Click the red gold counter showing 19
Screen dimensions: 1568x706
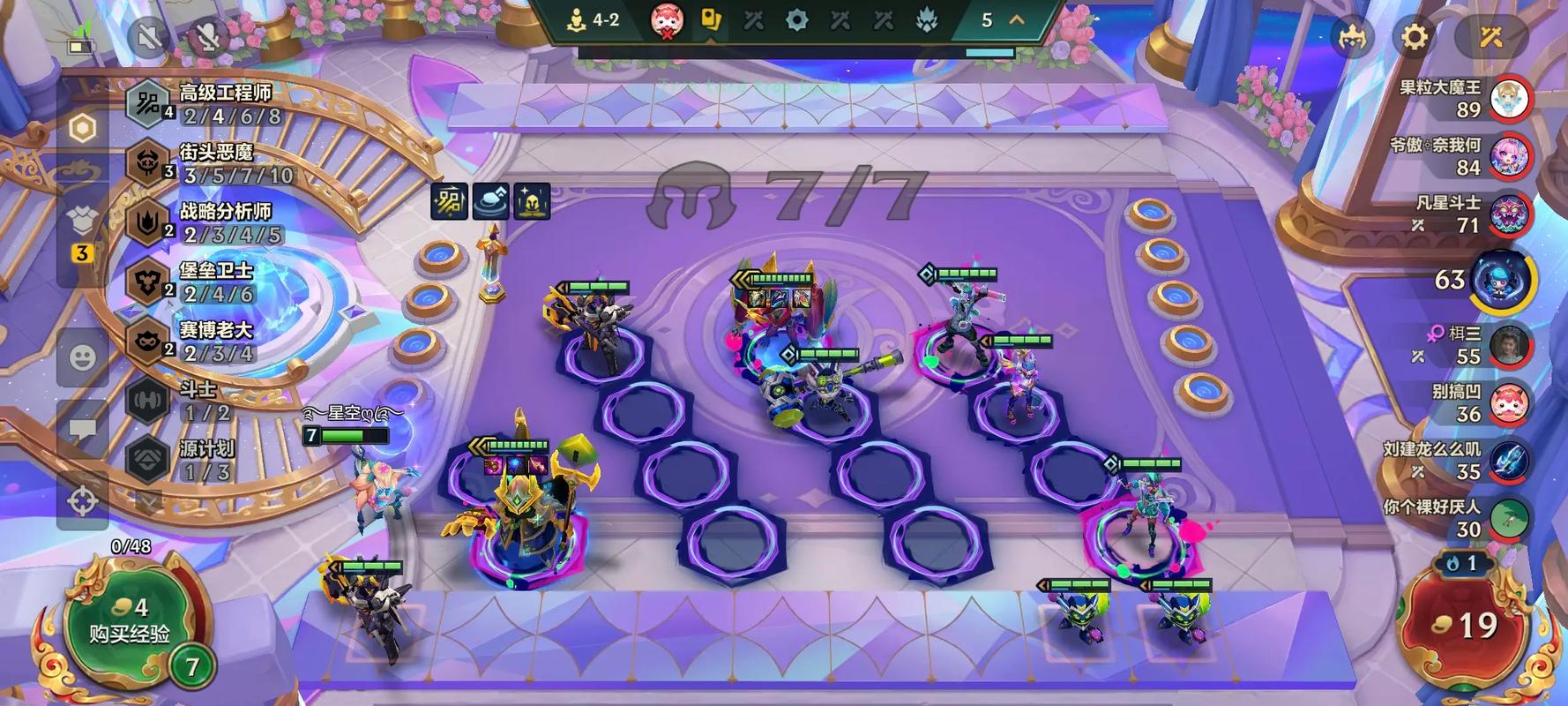click(1467, 625)
